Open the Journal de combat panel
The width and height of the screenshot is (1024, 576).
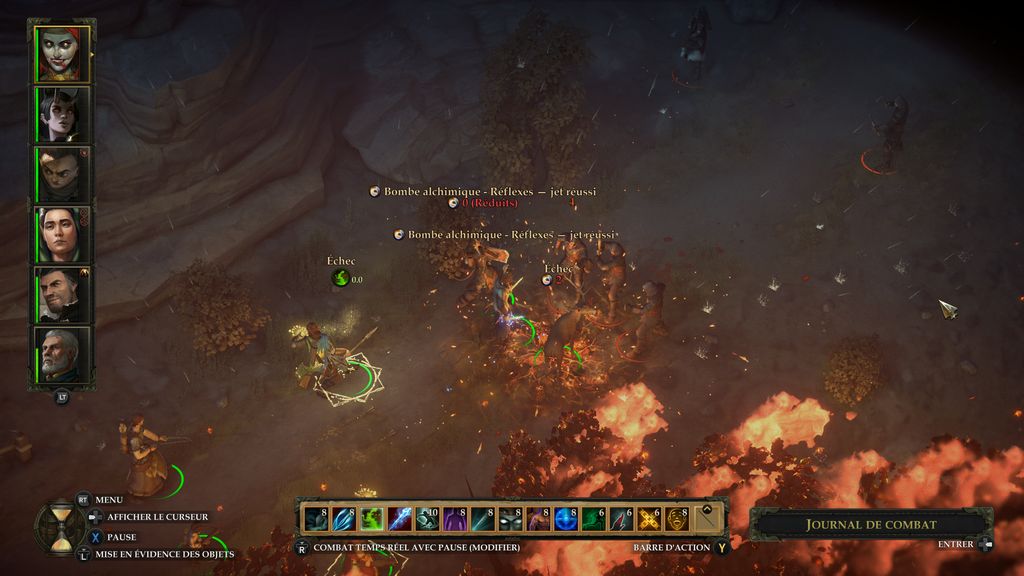pyautogui.click(x=871, y=524)
